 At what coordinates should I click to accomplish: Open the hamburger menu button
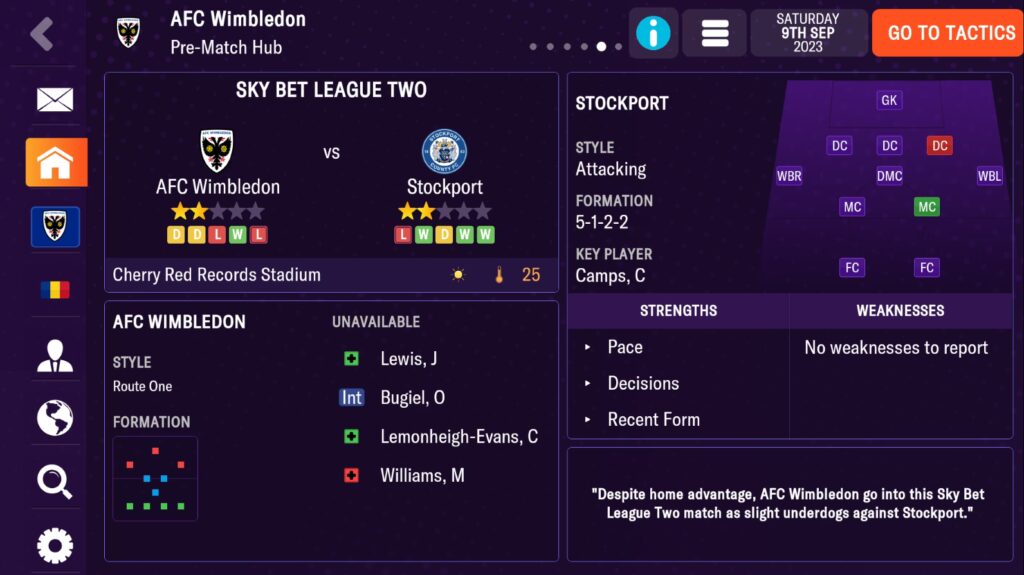714,33
